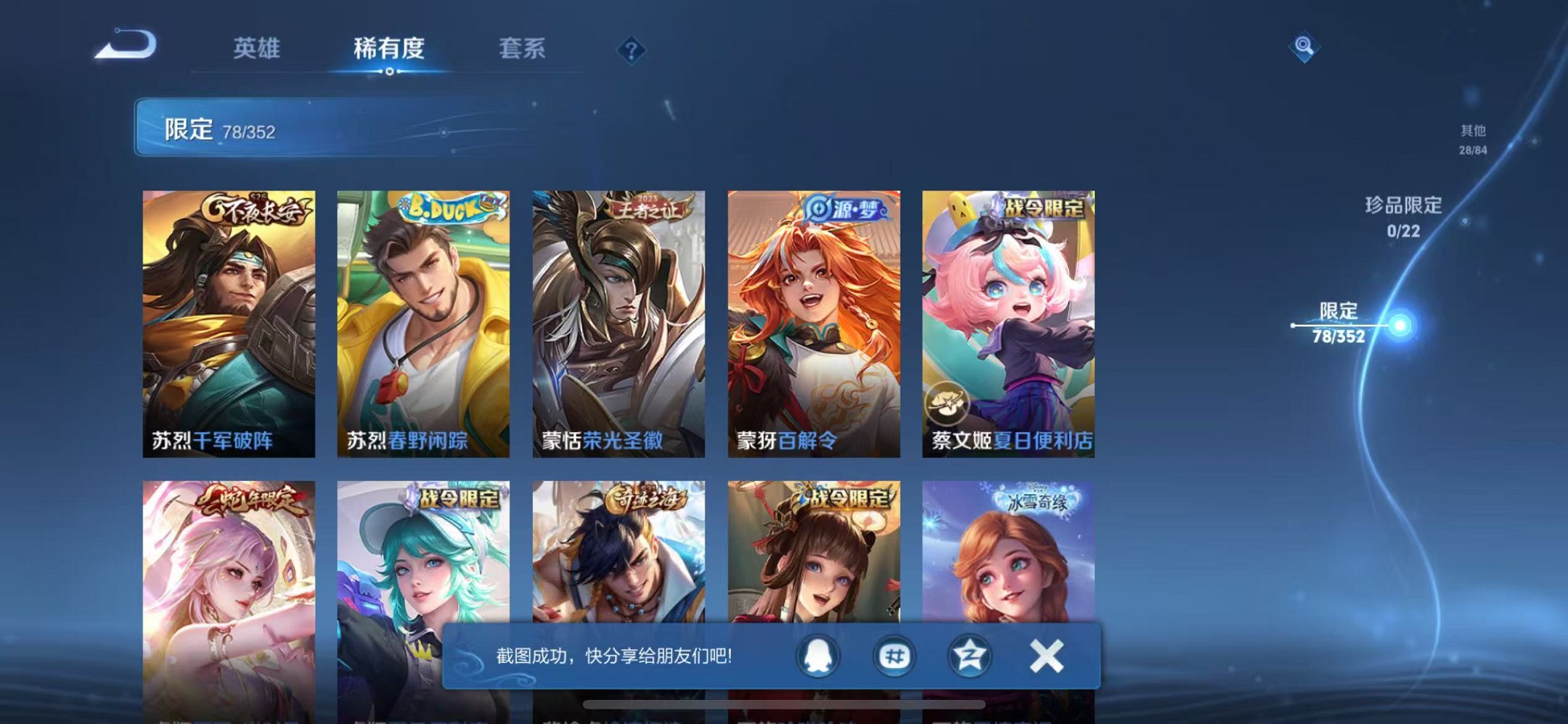Screen dimensions: 1568x724
Task: Jump to the 珍品限定 0/22 section
Action: click(1401, 216)
